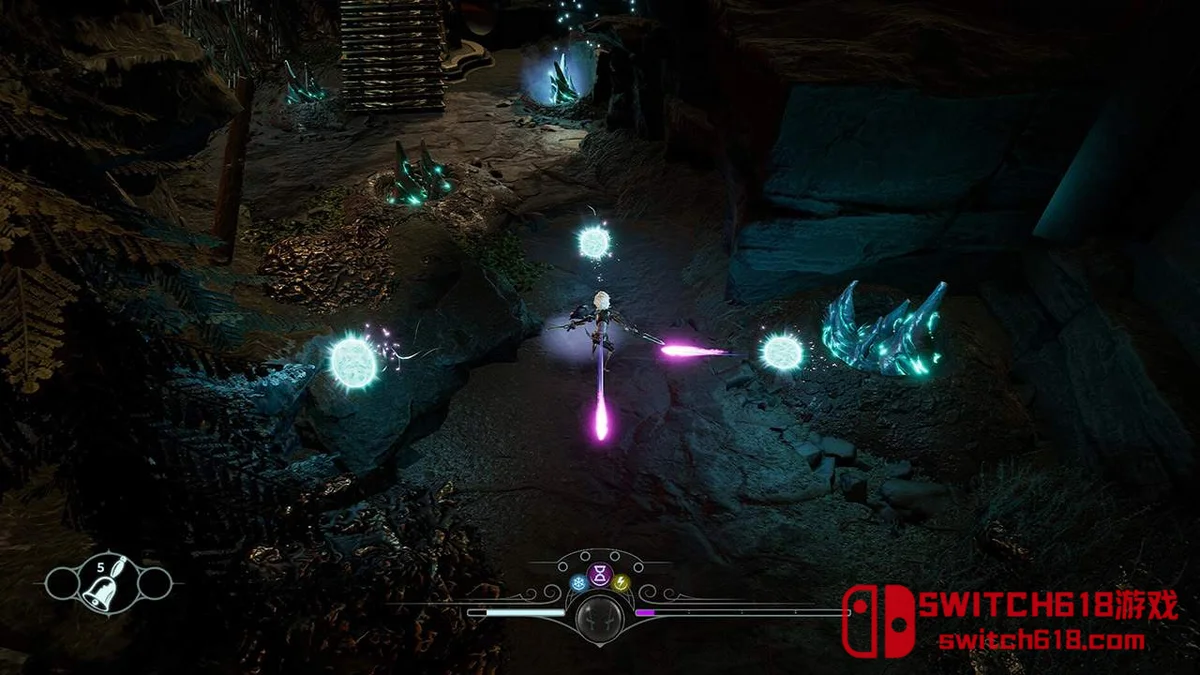Trigger the yellow lightning bolt ability
Viewport: 1200px width, 675px height.
click(x=621, y=582)
